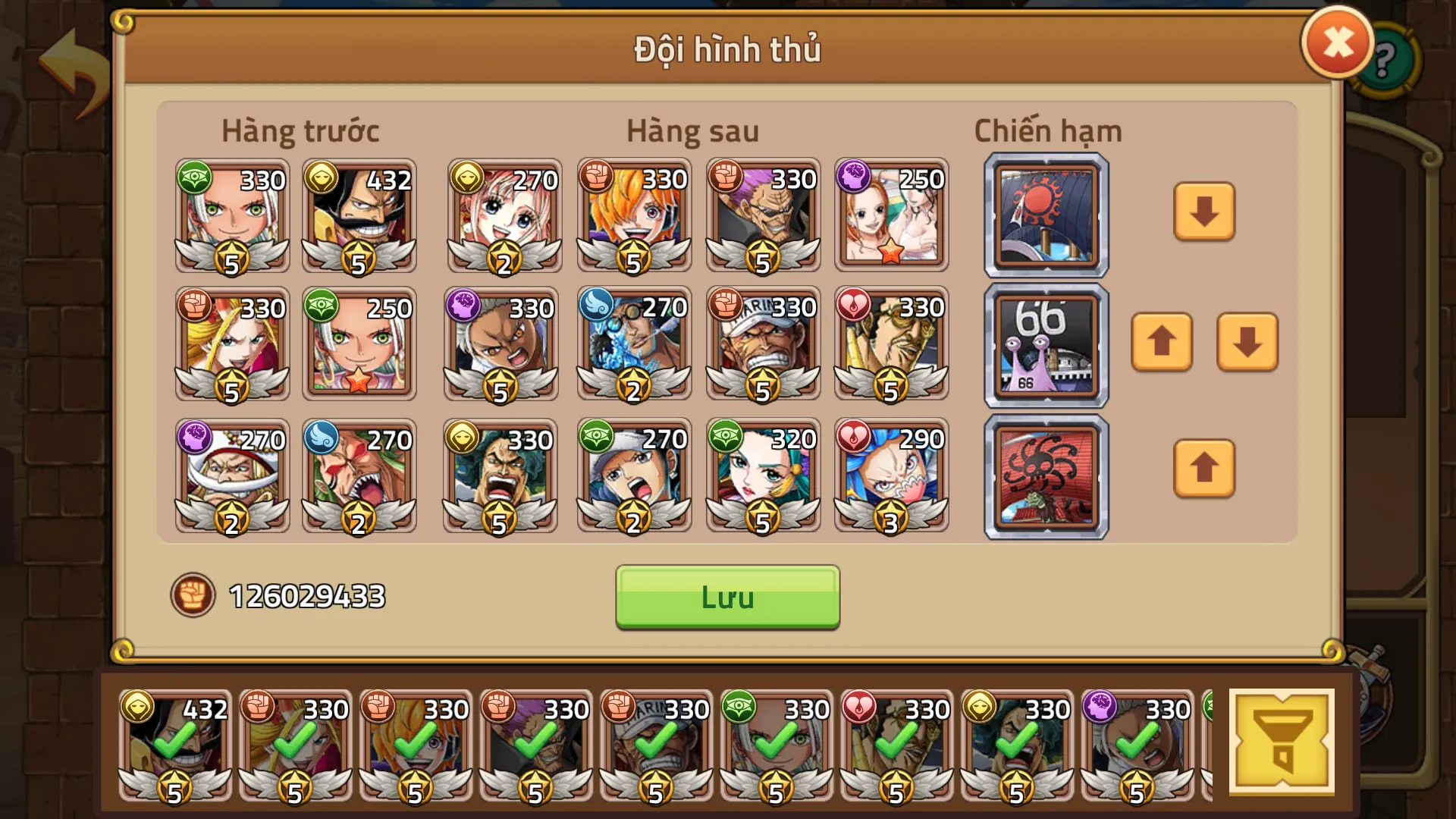Select the Nami card with the orange star
This screenshot has height=819, width=1456.
(x=892, y=215)
